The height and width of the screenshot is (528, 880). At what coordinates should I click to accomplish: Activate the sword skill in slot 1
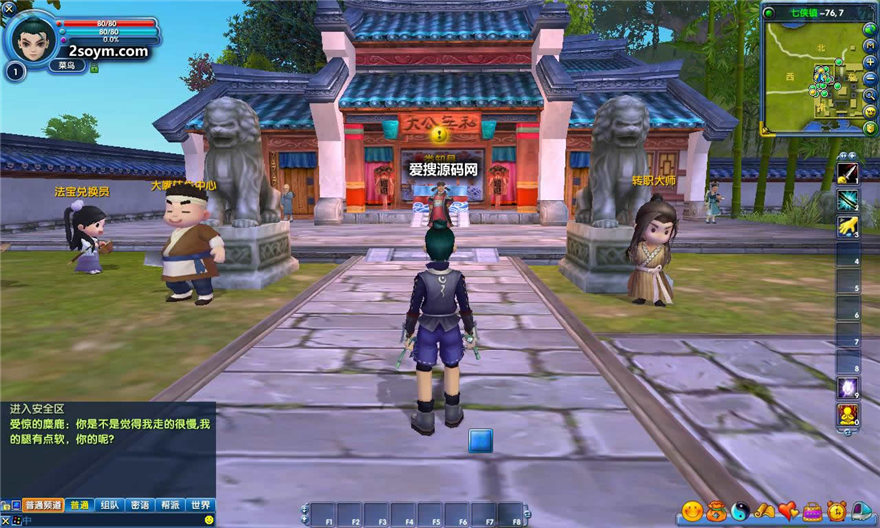(x=848, y=174)
